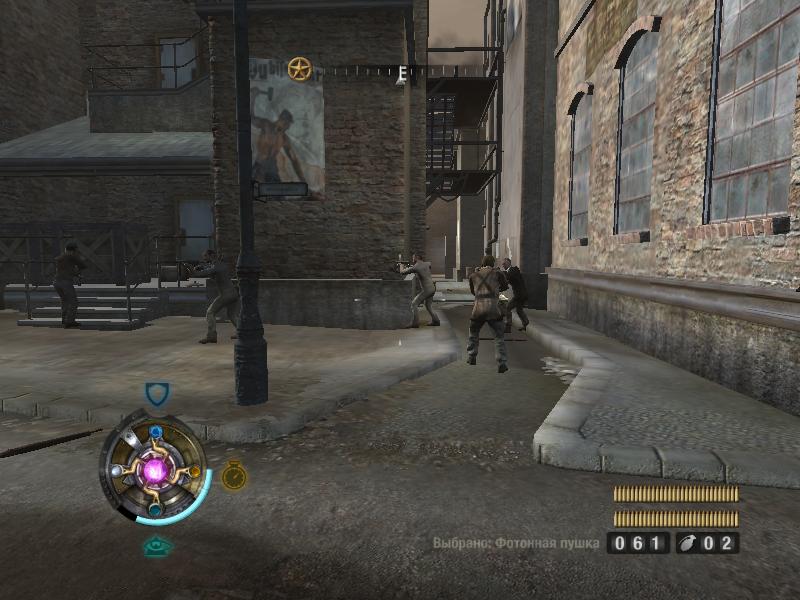Activate the orange stopwatch time power icon
800x600 pixels.
[234, 475]
